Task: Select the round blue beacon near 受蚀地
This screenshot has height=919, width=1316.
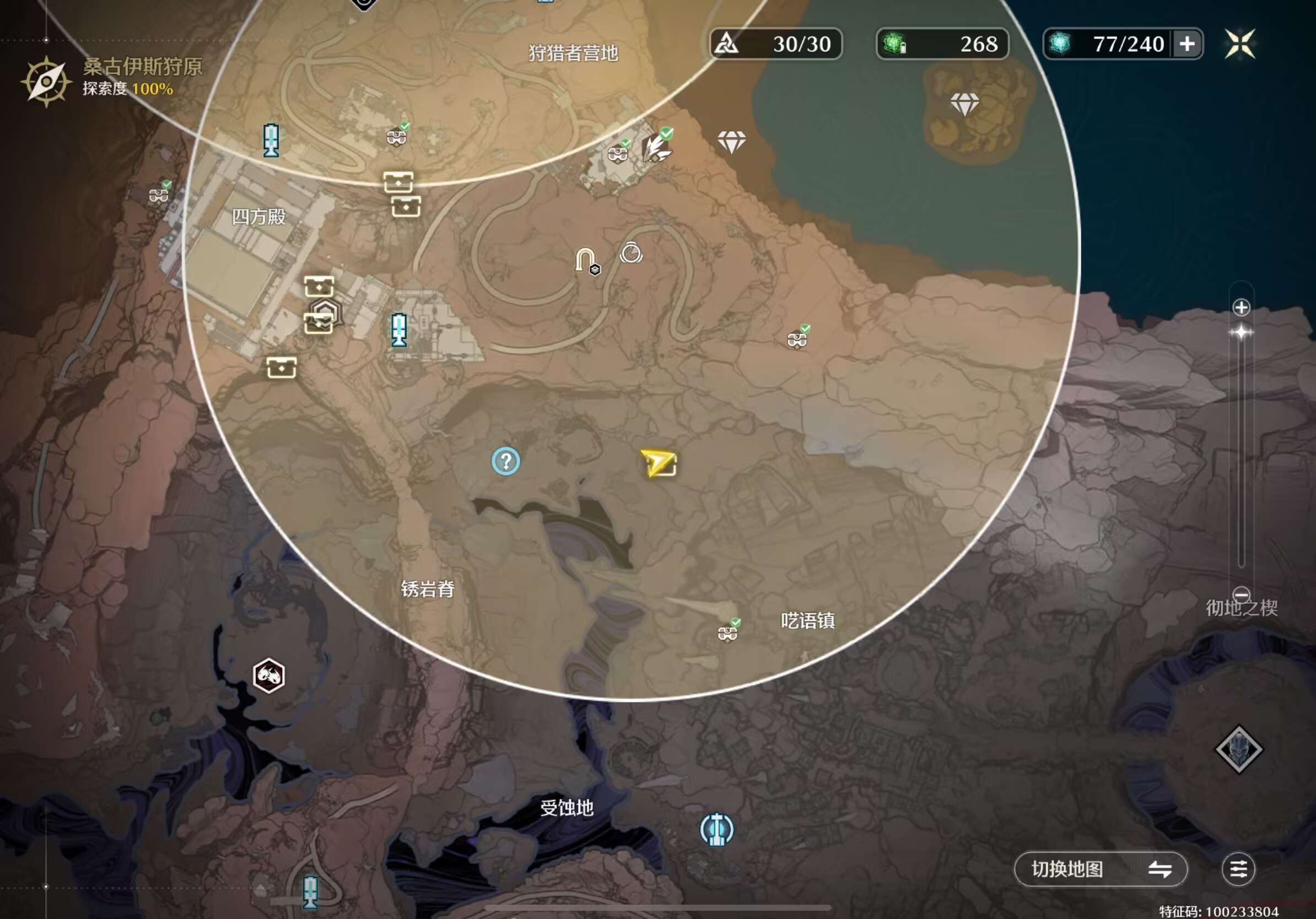Action: [x=716, y=829]
